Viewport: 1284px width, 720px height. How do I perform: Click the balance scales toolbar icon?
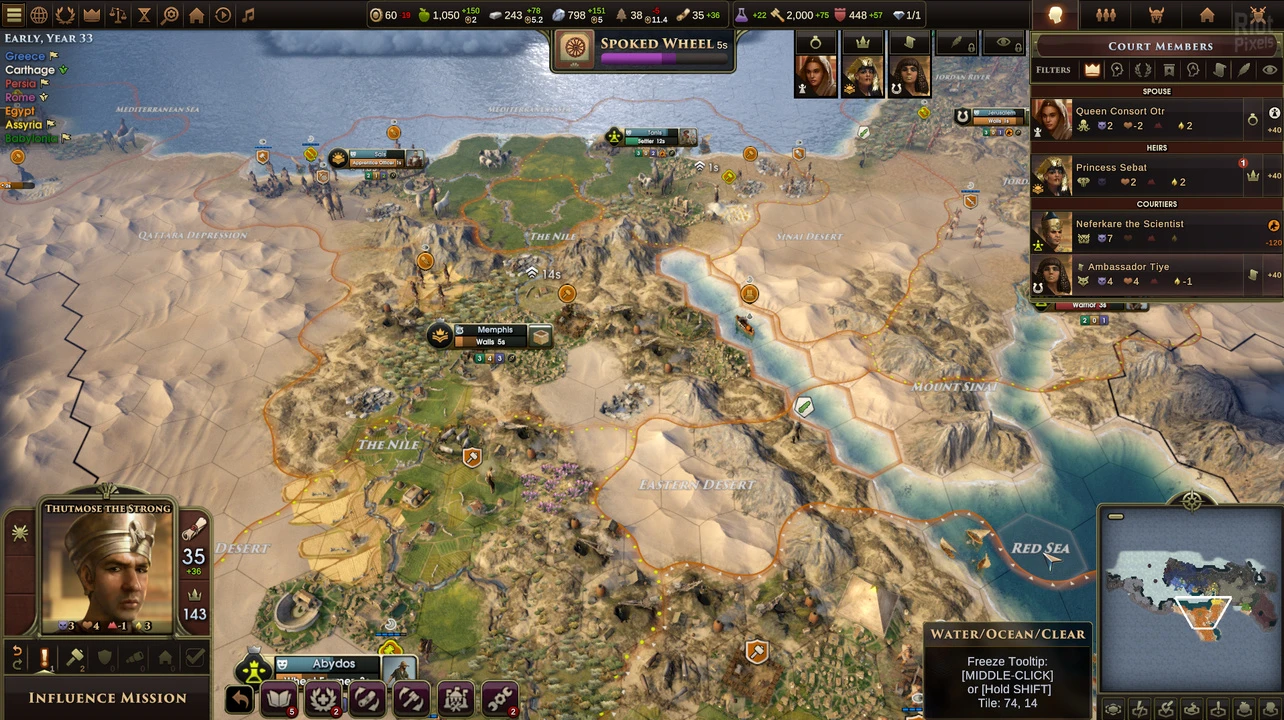click(118, 15)
